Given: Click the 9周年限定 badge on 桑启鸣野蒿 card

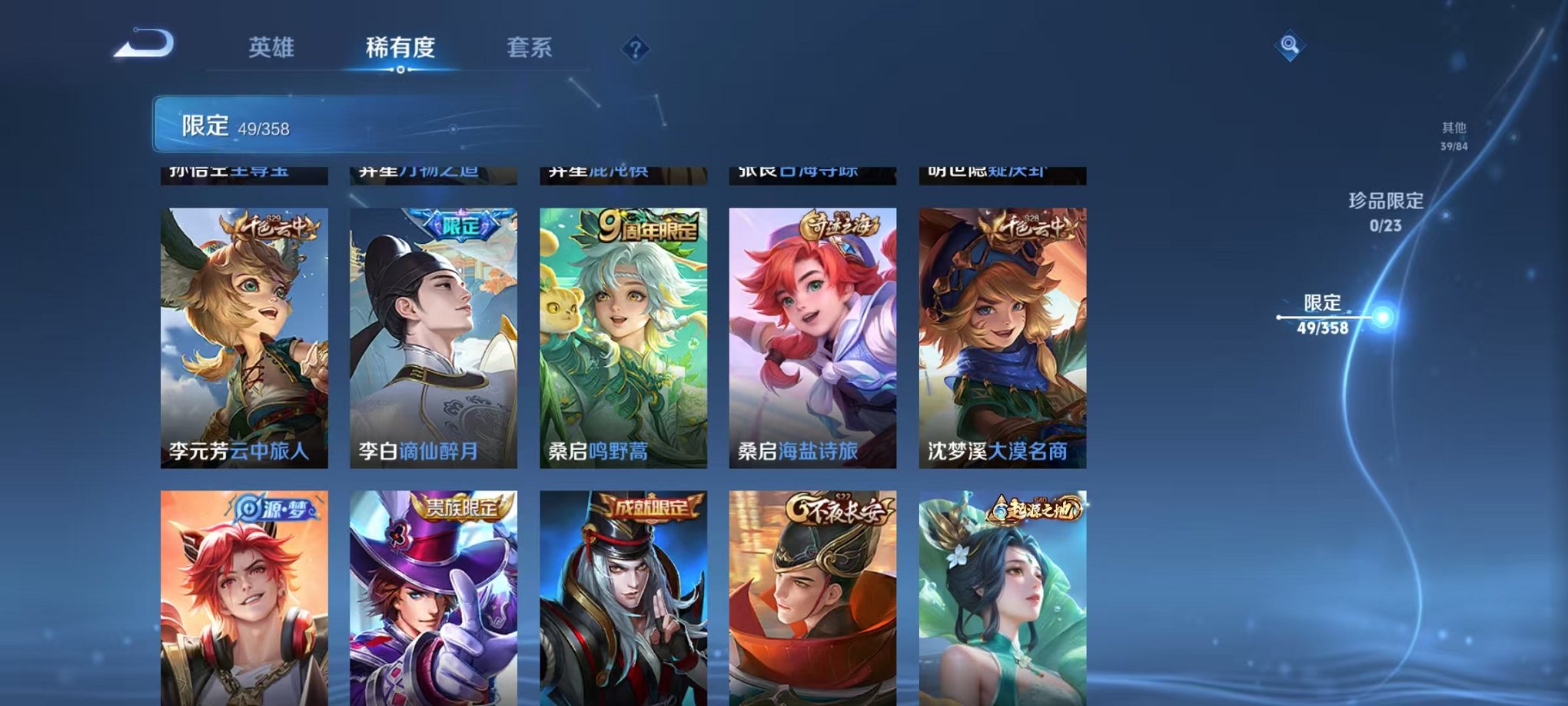Looking at the screenshot, I should (648, 227).
